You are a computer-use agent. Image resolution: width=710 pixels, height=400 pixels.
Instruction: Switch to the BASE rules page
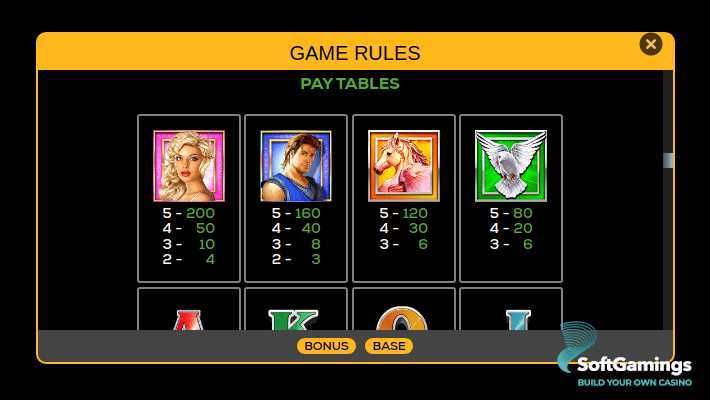coord(389,346)
